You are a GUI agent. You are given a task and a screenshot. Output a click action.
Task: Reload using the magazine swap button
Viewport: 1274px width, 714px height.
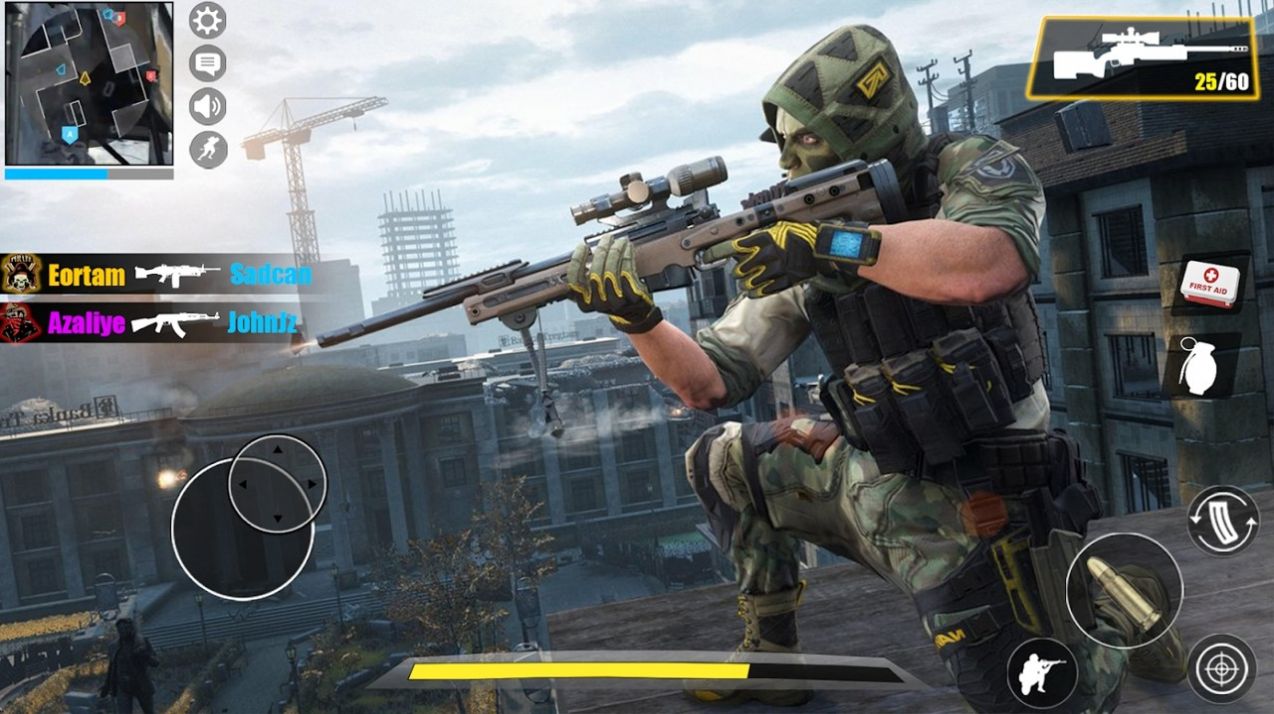[1222, 520]
